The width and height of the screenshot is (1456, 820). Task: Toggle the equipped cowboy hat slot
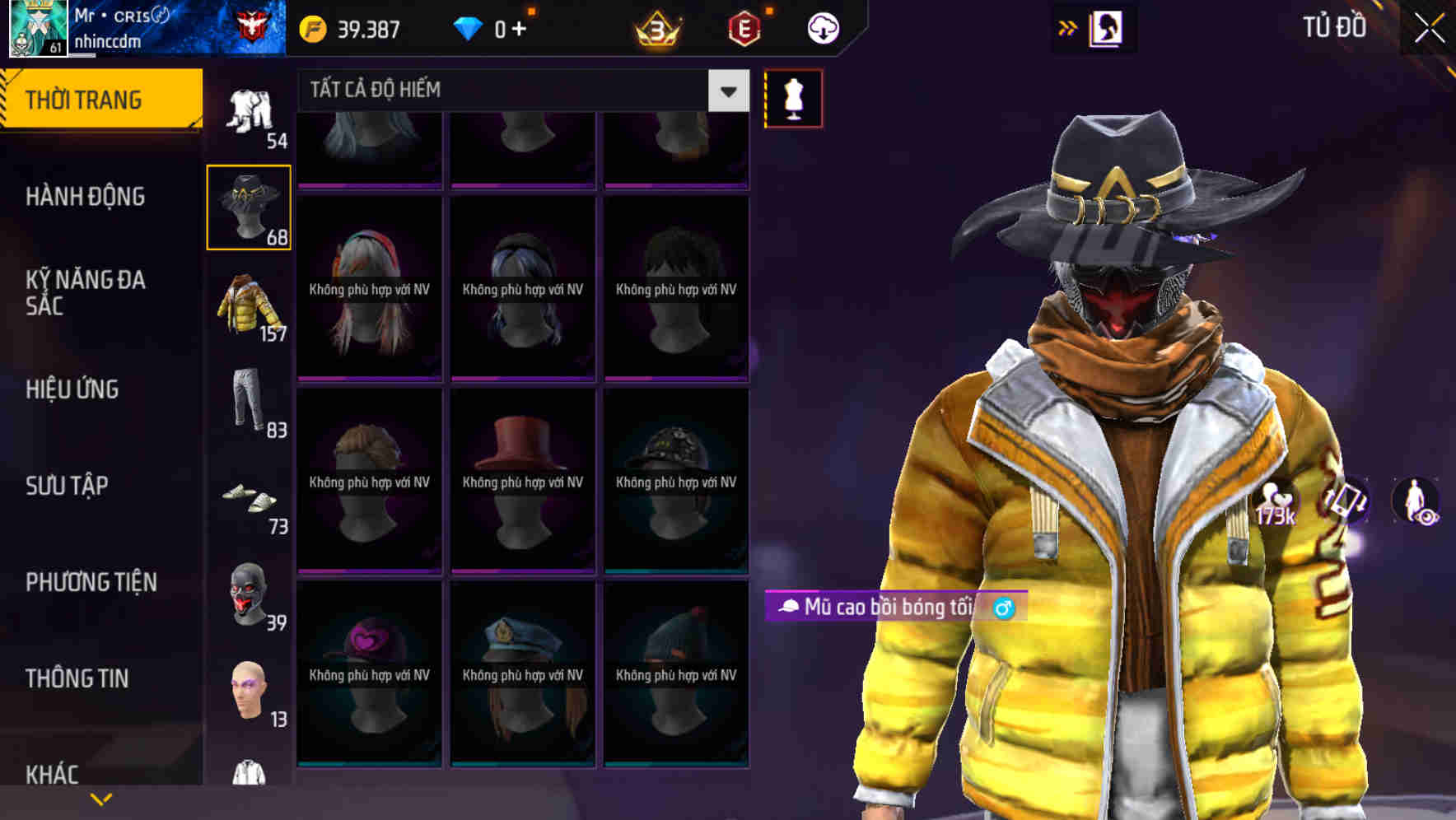pos(248,207)
